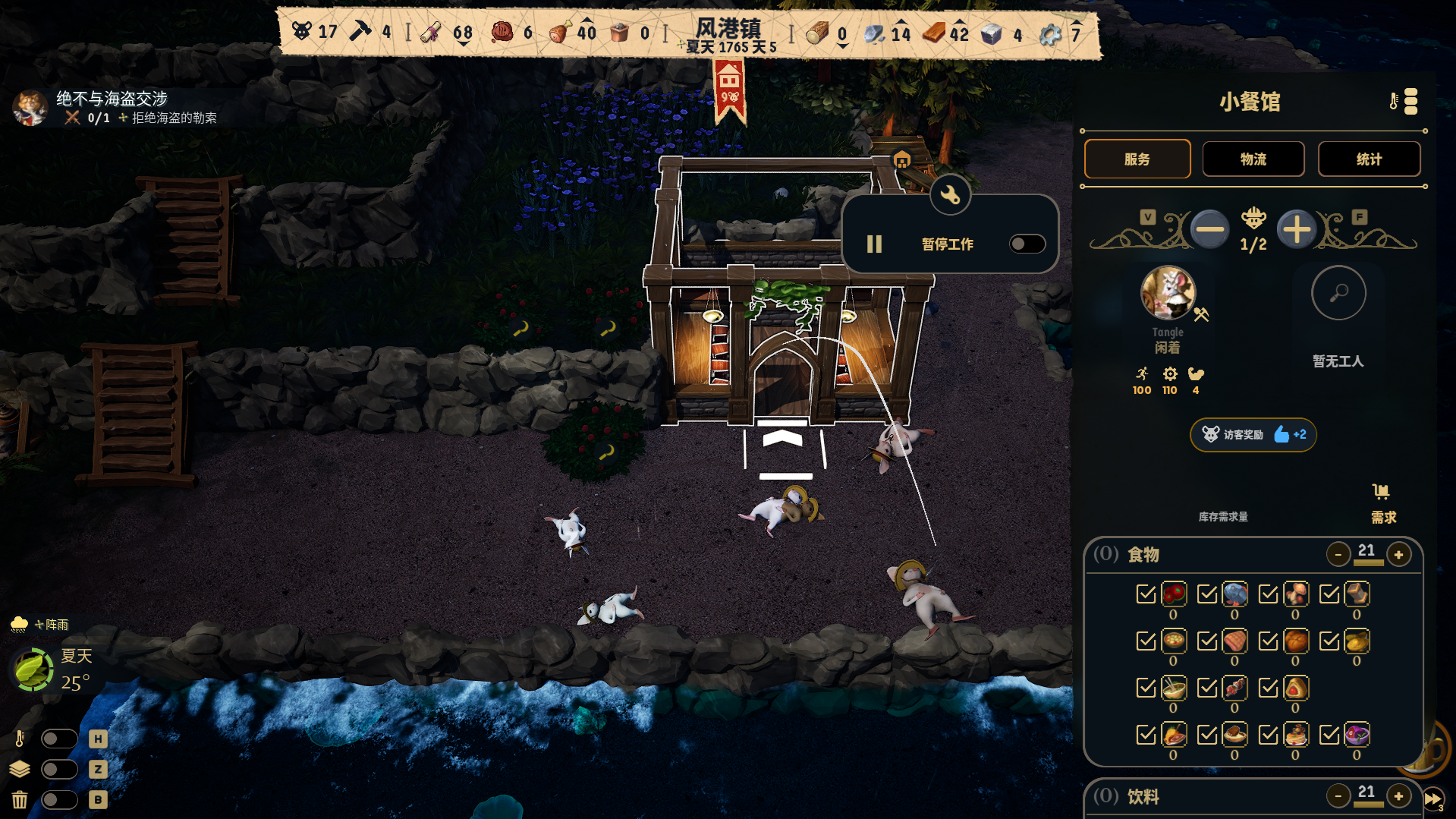This screenshot has width=1456, height=819.
Task: Click the fast-forward speed button
Action: 1432,799
